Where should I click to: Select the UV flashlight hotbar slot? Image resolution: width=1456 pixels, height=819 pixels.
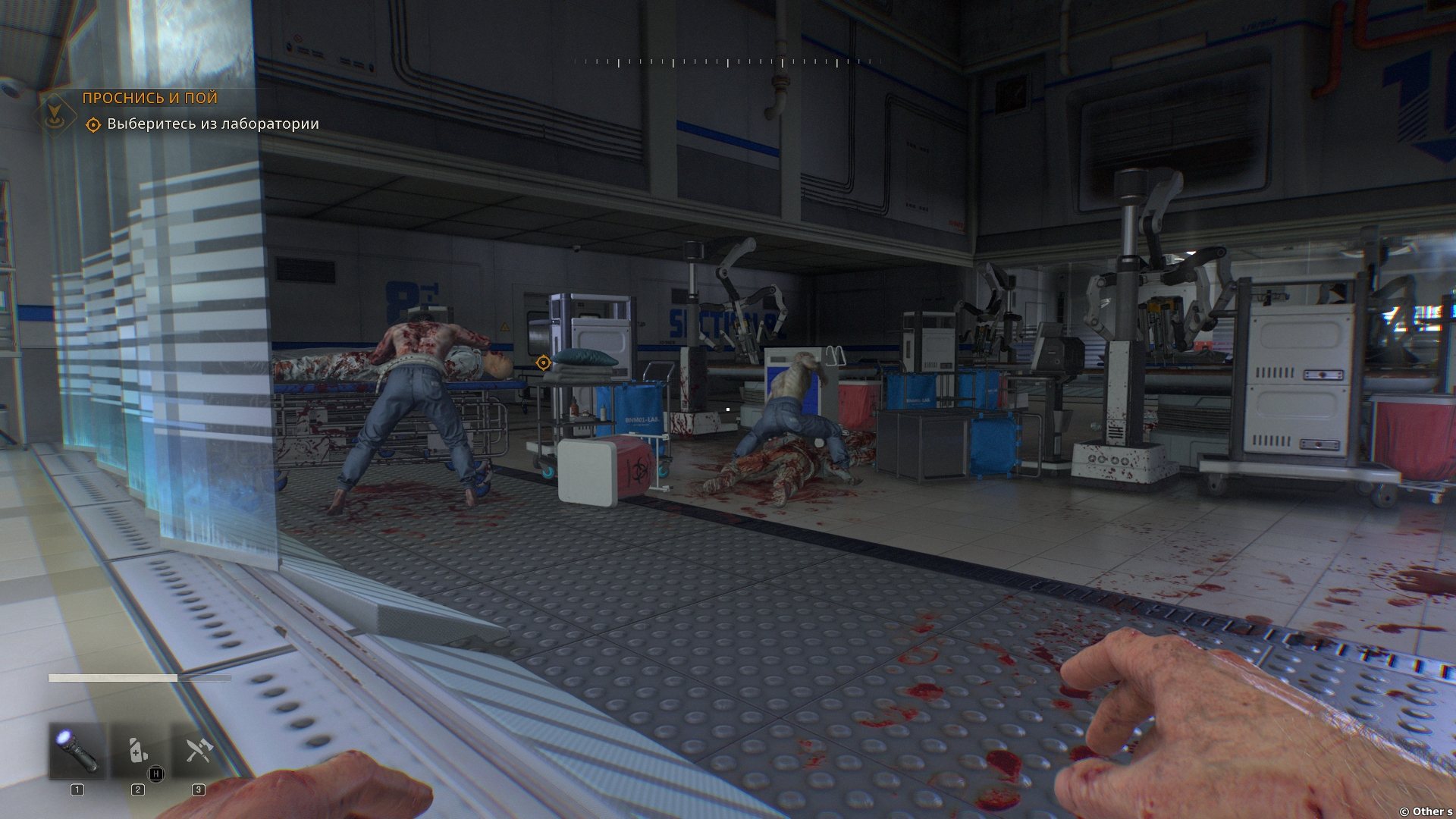(x=77, y=751)
